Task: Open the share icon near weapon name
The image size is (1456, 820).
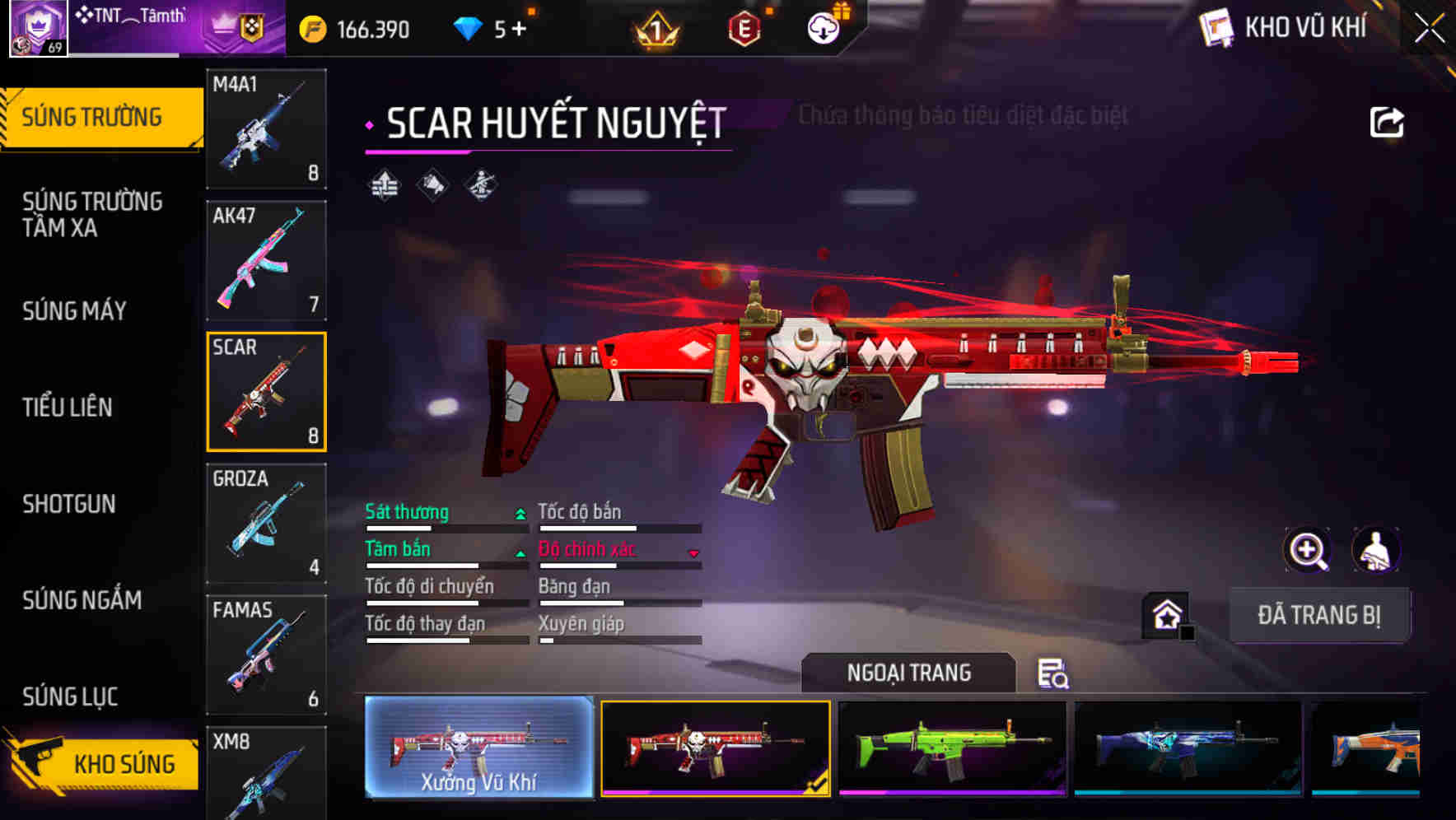Action: (1387, 120)
